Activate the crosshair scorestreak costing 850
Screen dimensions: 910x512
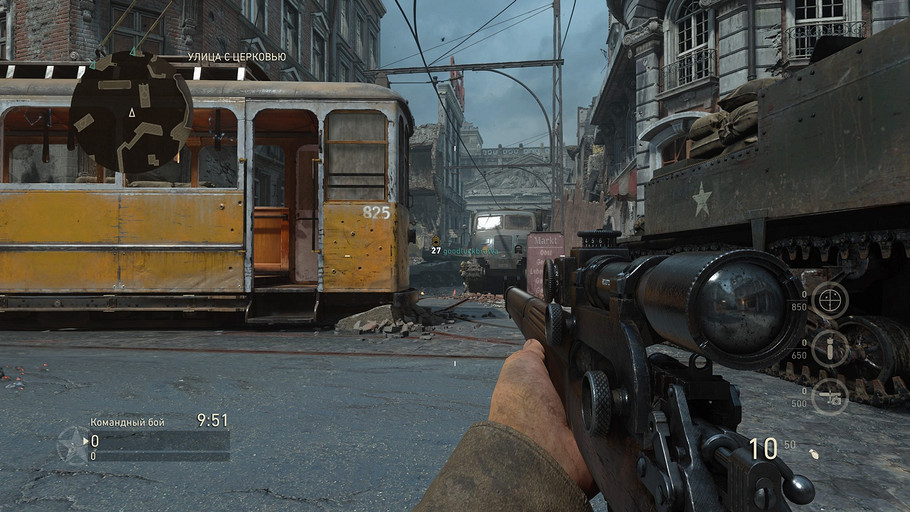tap(829, 299)
